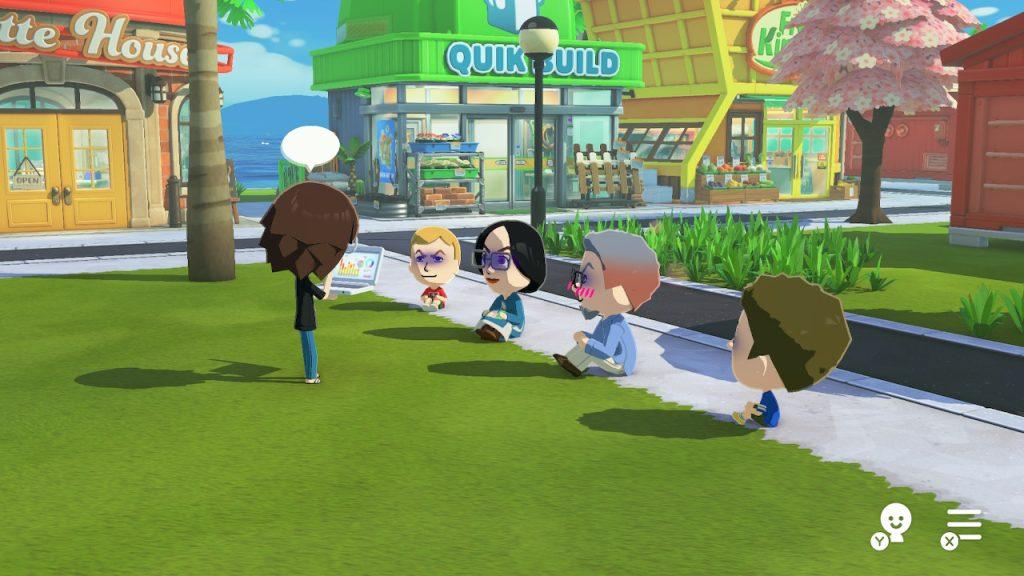This screenshot has width=1024, height=576.
Task: Open the Mii character list icon
Action: click(893, 522)
